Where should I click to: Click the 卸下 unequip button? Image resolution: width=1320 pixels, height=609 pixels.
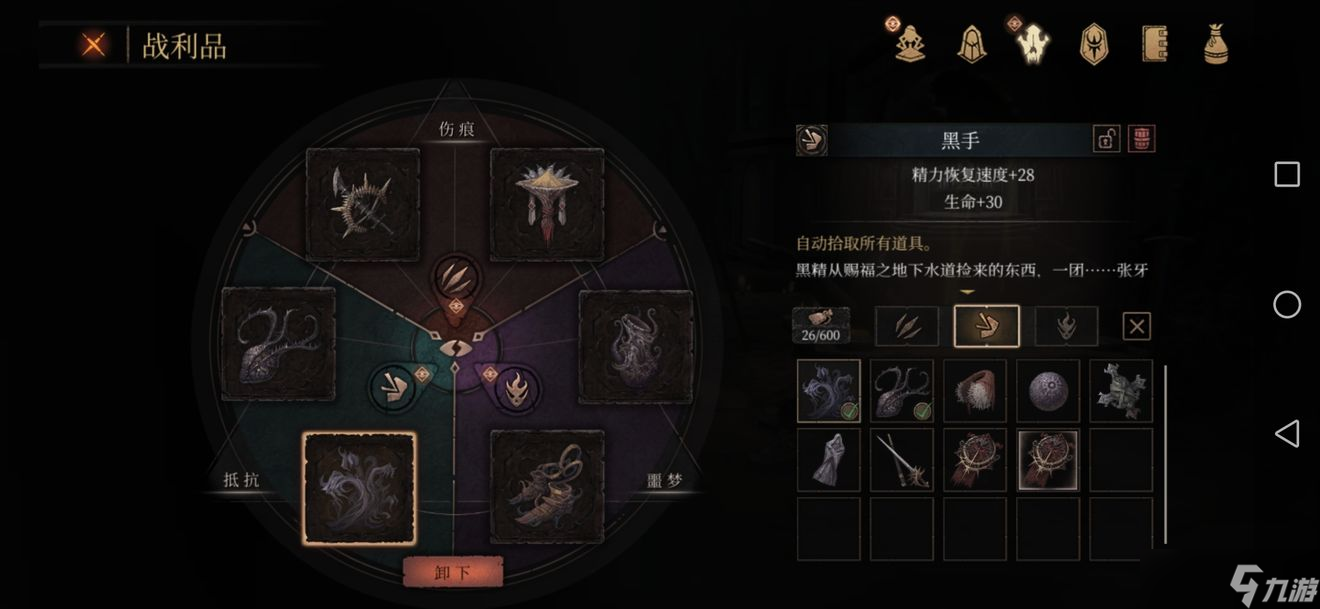point(452,573)
